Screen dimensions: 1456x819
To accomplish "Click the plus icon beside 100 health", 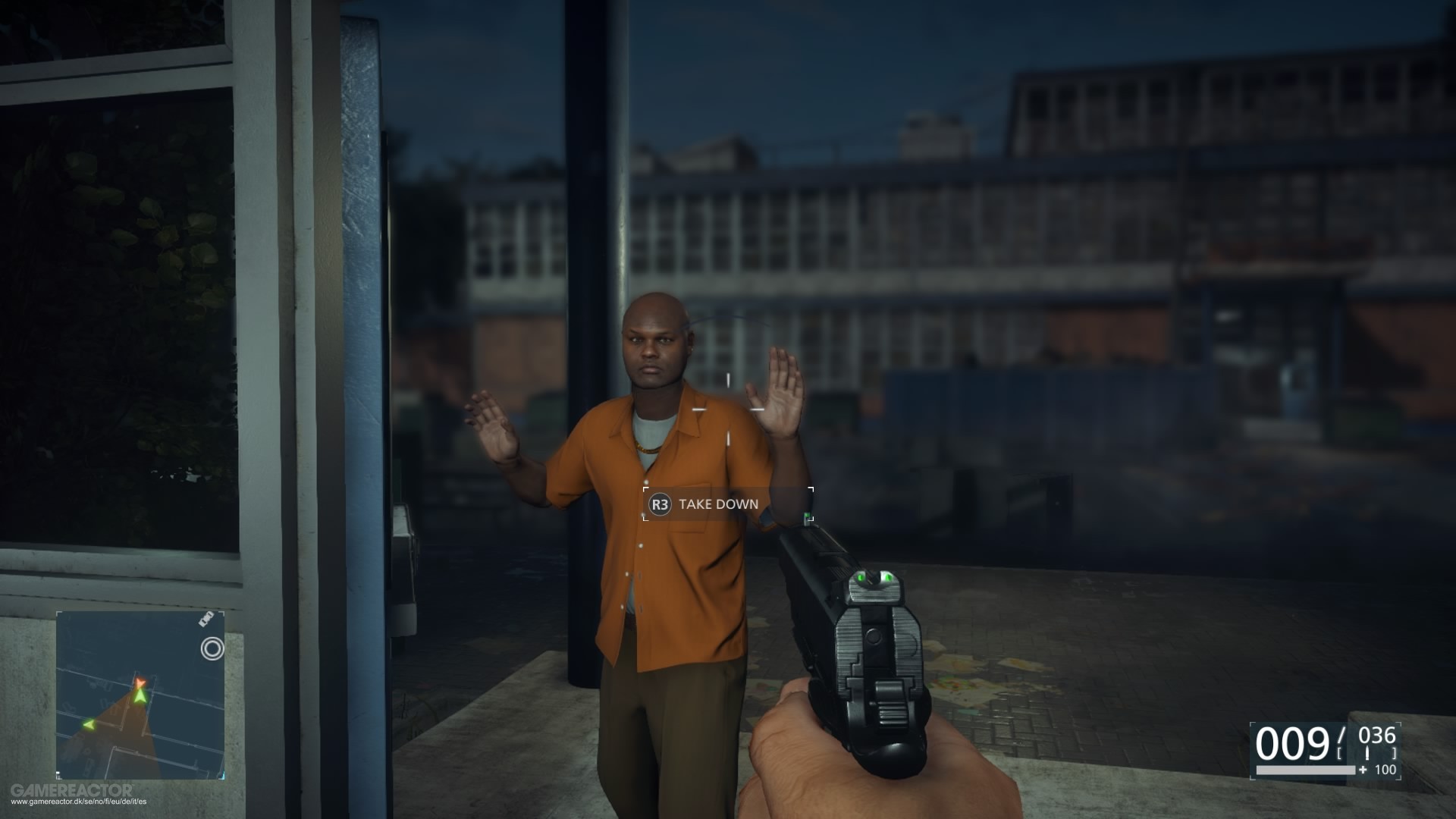I will pyautogui.click(x=1362, y=770).
